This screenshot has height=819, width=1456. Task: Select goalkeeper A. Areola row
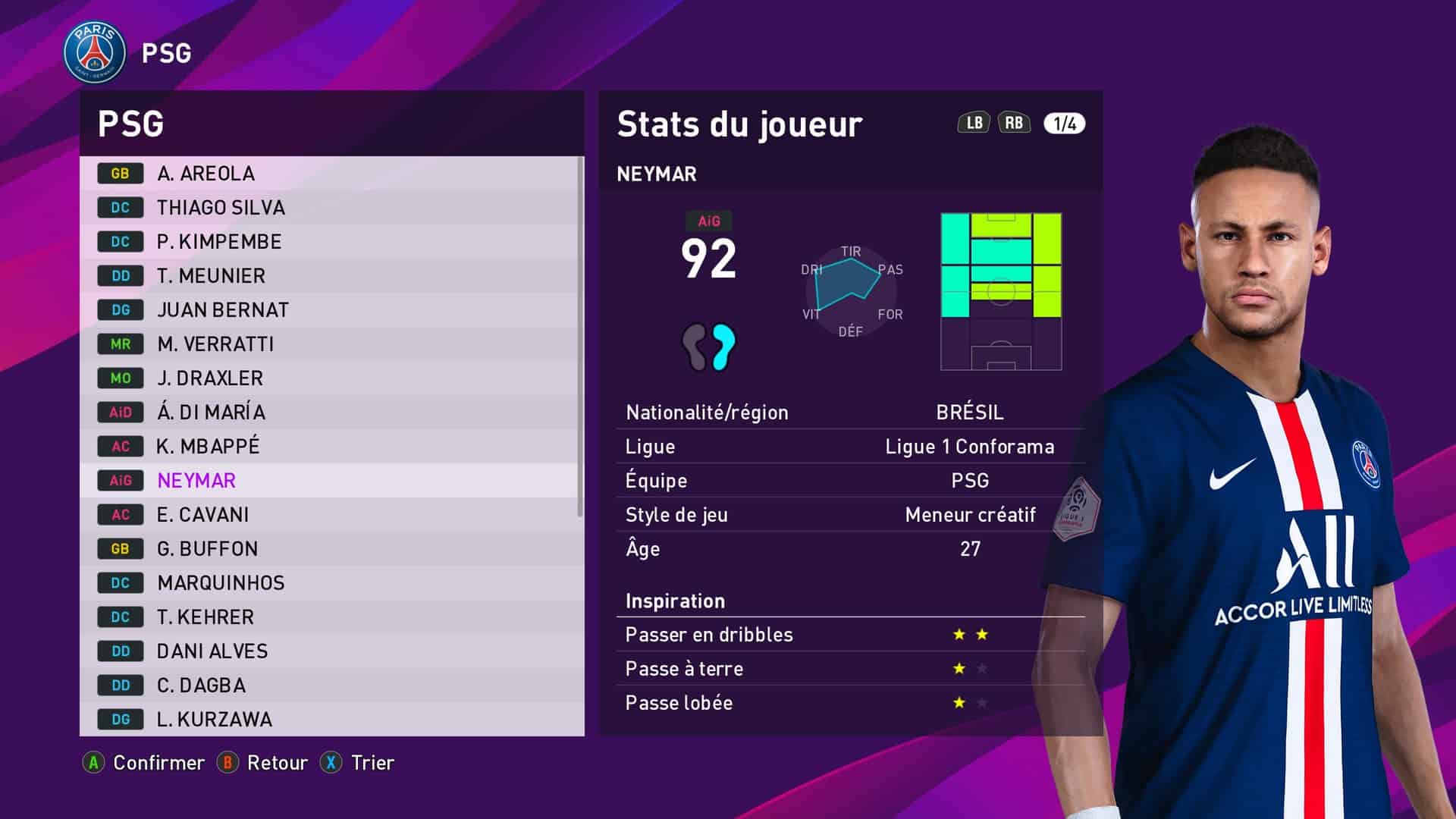(331, 174)
